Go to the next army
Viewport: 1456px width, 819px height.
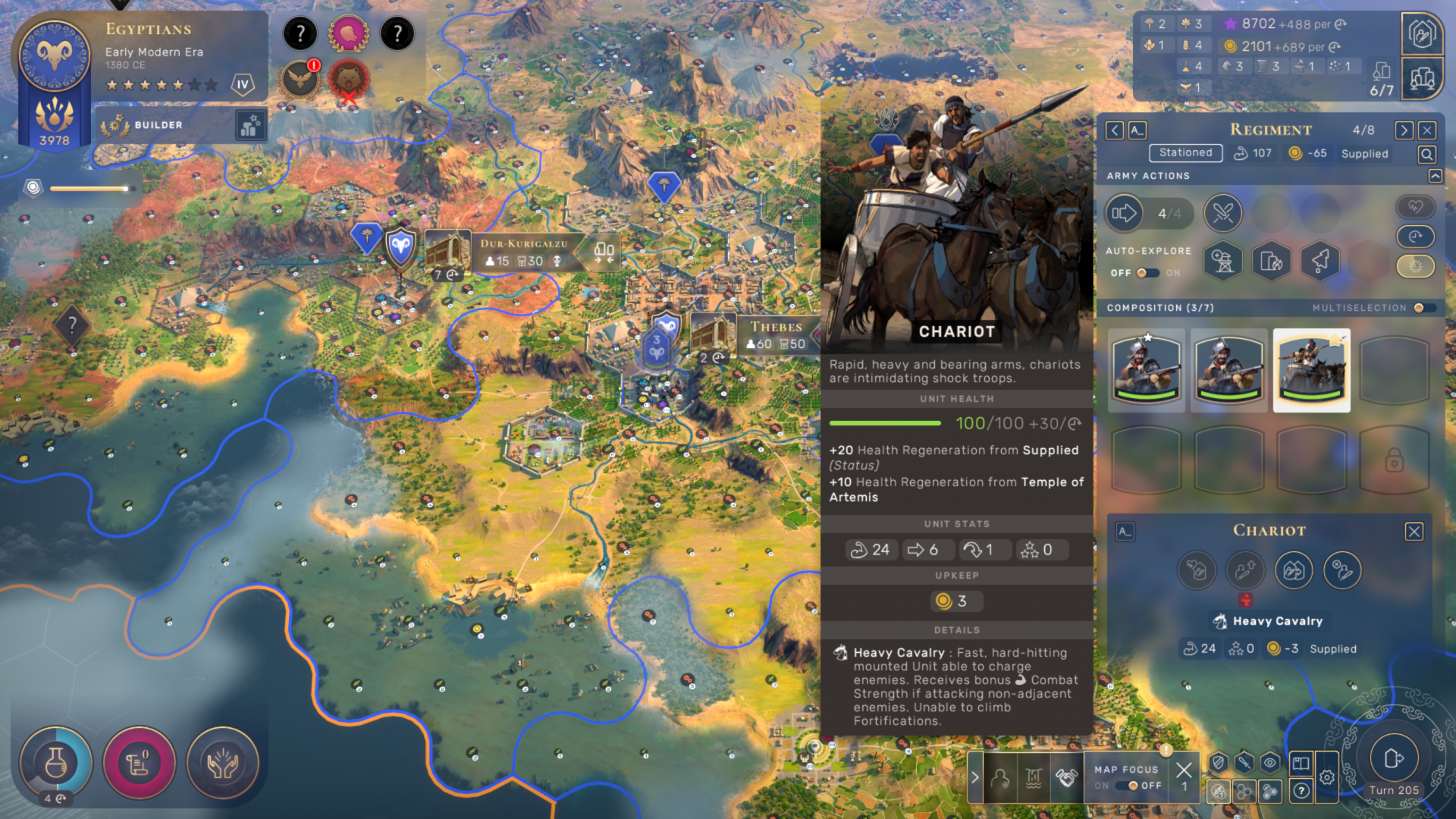(1404, 130)
